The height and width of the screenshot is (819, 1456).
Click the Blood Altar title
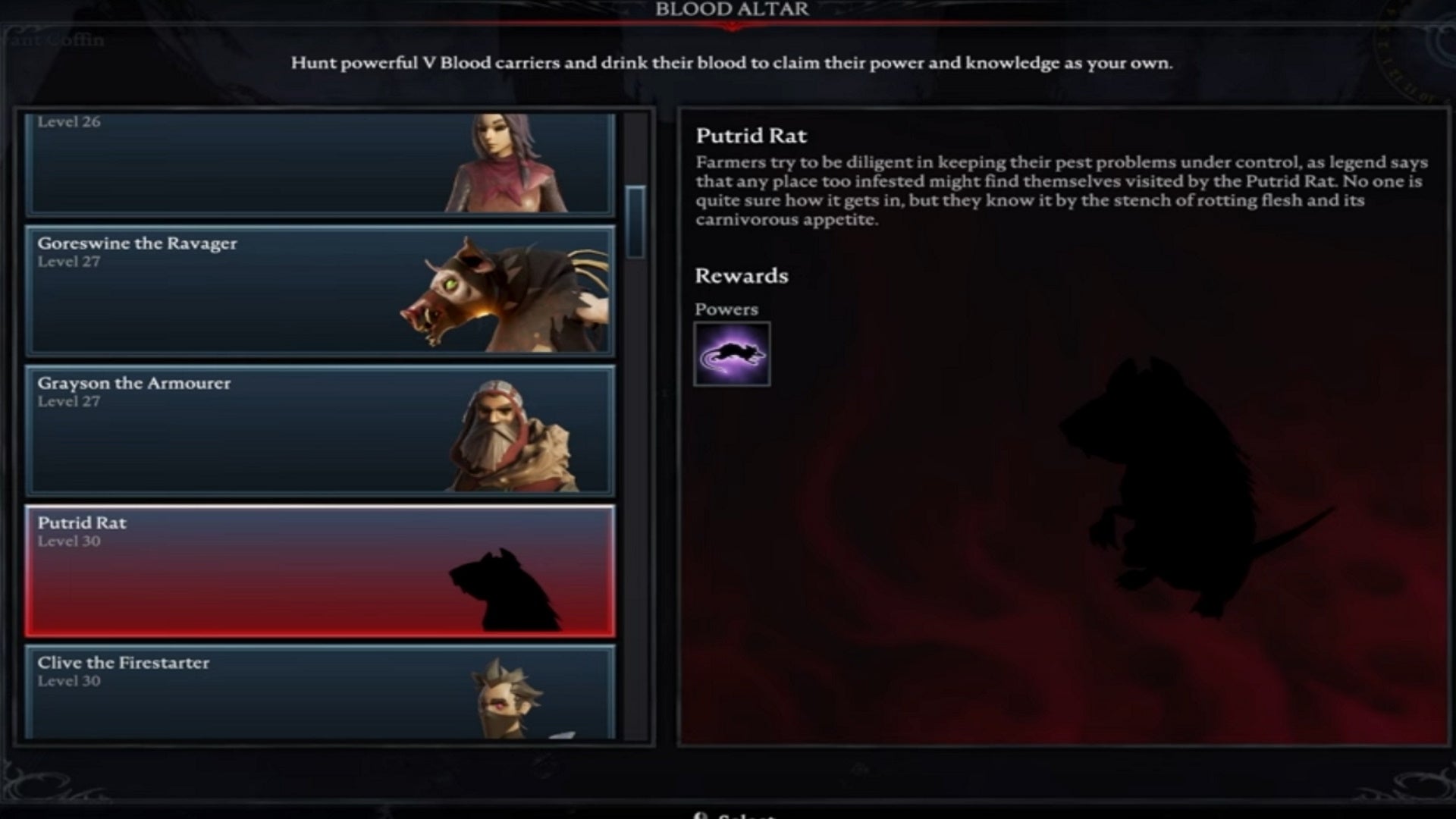click(x=732, y=11)
